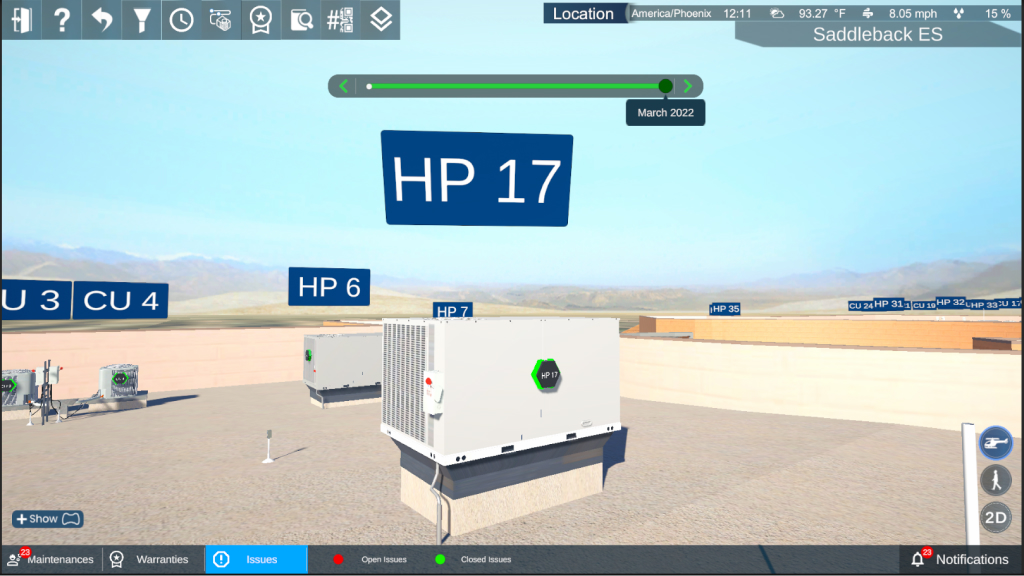Click the undo back arrow icon
Screen dimensions: 1024x576
click(x=101, y=20)
